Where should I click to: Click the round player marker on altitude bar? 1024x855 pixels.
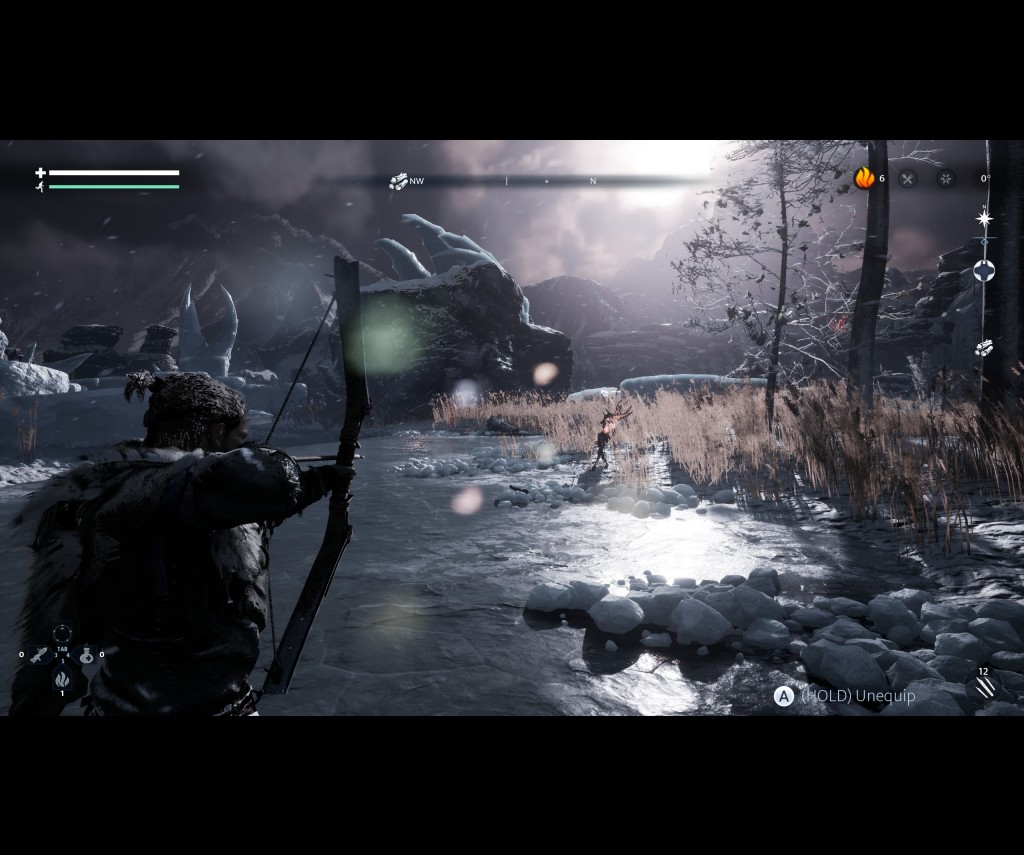(x=985, y=270)
